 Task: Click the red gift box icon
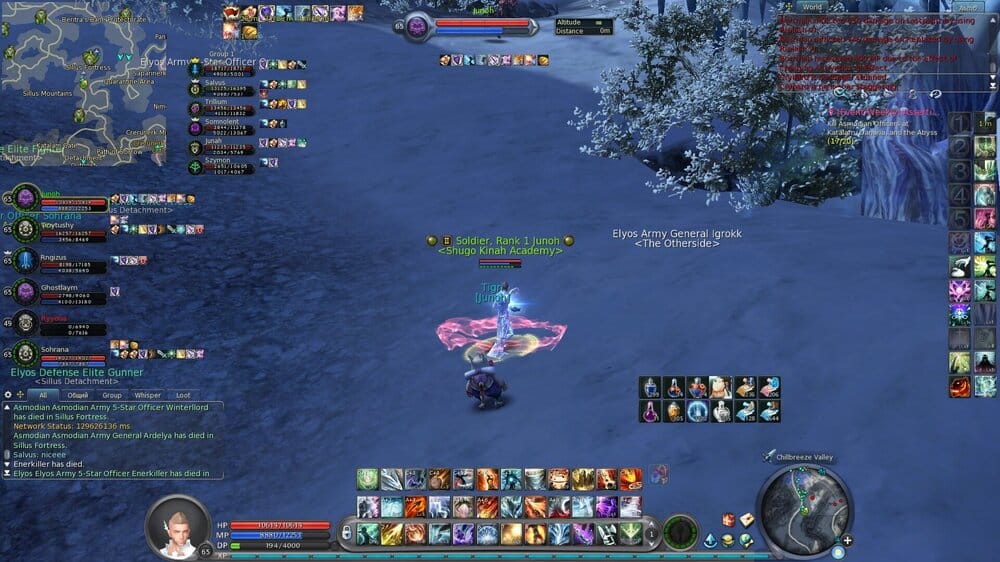click(728, 520)
